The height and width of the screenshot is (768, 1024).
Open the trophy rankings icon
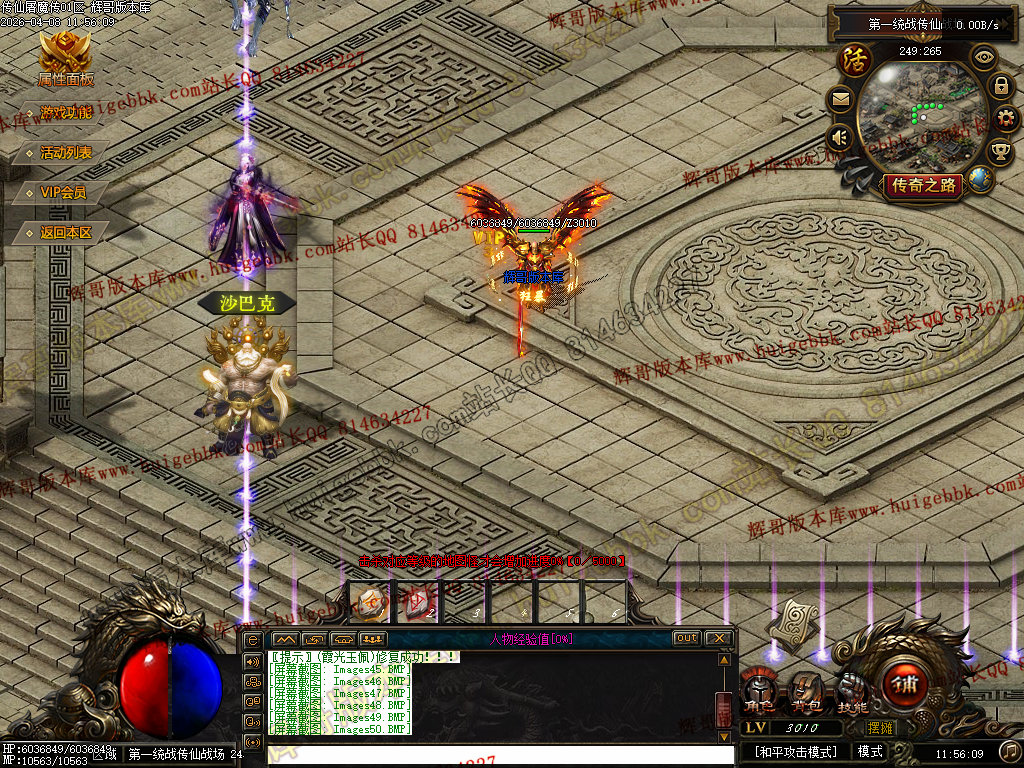coord(1000,151)
